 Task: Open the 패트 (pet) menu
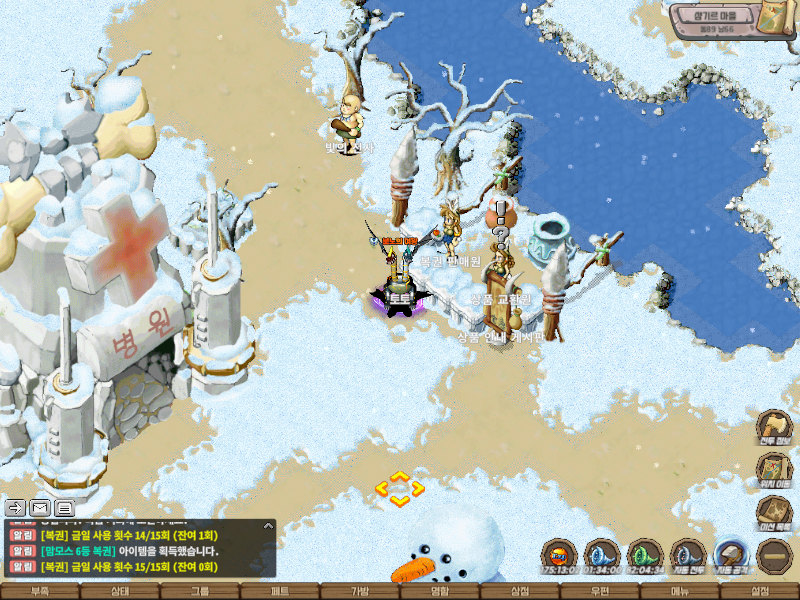(280, 591)
